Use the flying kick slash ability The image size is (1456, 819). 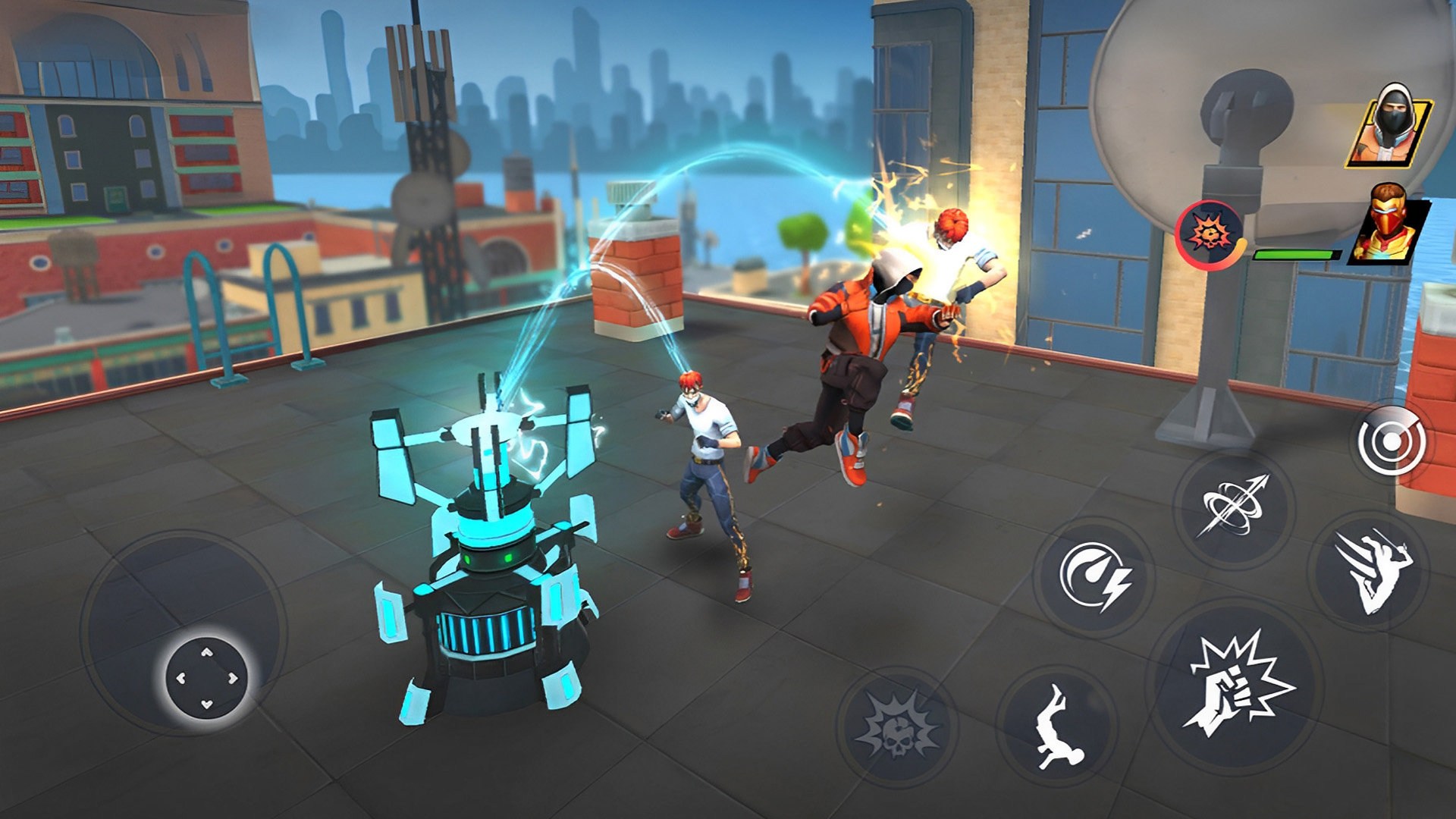(1368, 570)
